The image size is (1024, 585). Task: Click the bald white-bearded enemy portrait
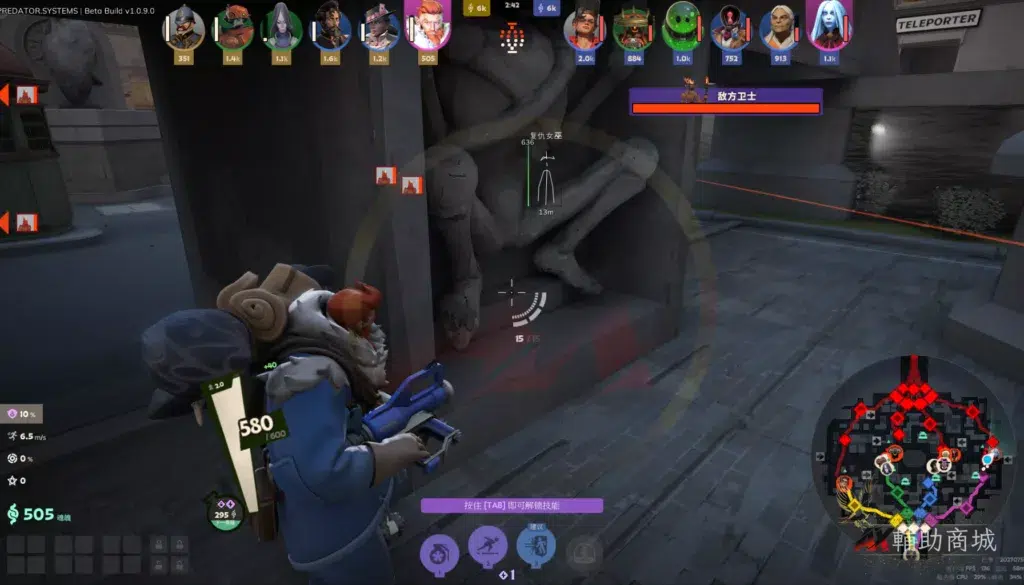[780, 26]
